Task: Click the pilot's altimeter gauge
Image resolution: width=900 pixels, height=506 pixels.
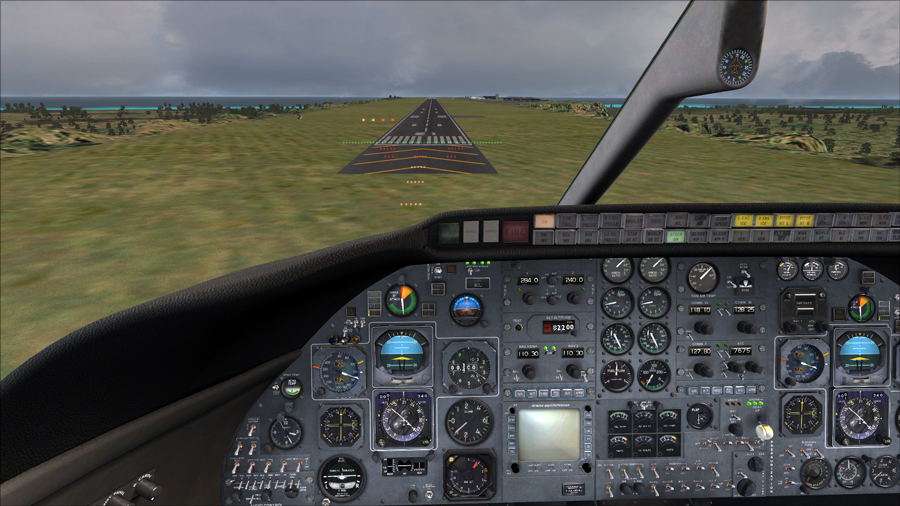Action: (468, 367)
